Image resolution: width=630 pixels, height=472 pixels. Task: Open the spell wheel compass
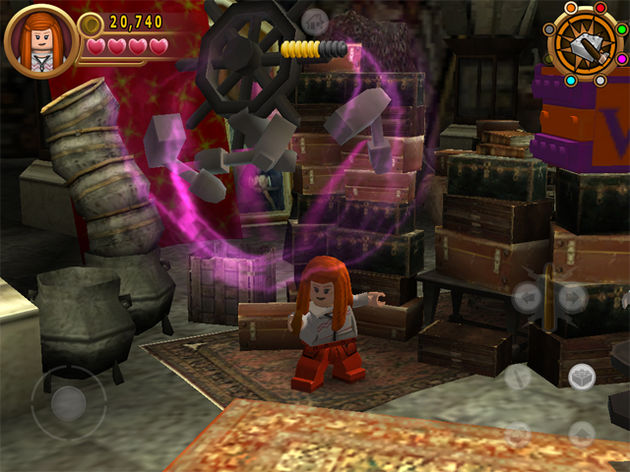click(583, 41)
